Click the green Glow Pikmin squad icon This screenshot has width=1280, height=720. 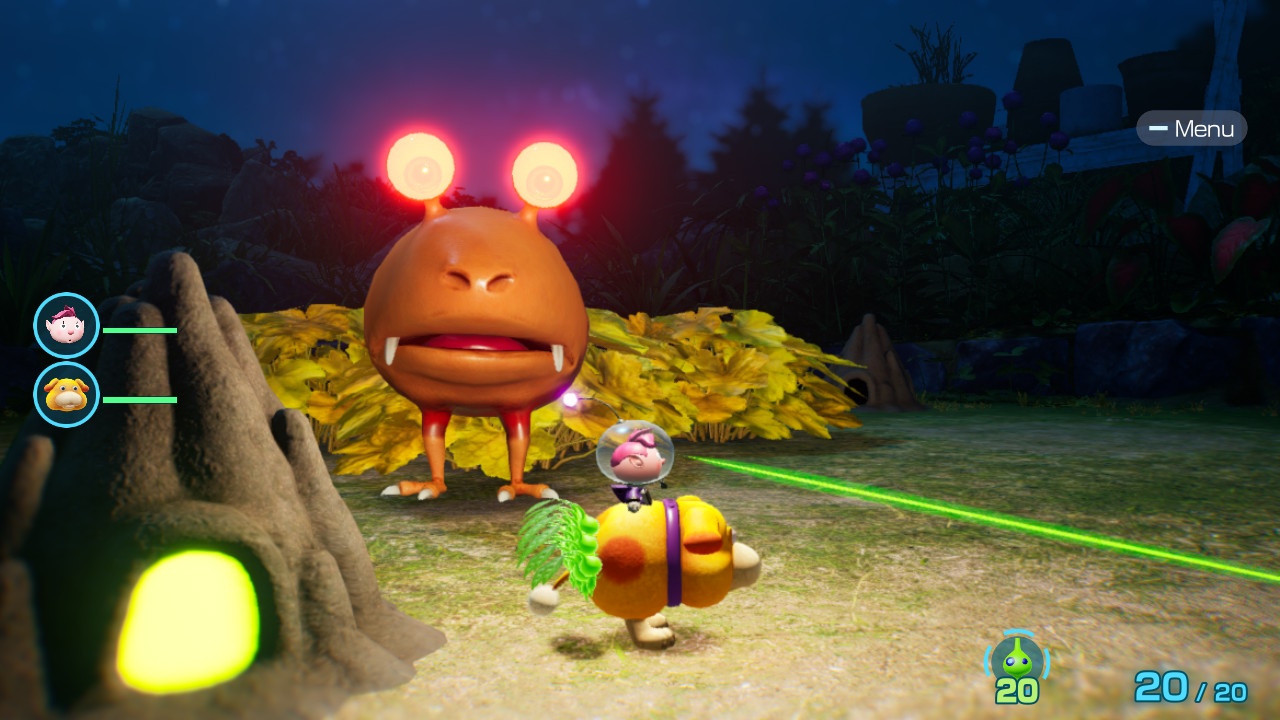coord(1017,659)
